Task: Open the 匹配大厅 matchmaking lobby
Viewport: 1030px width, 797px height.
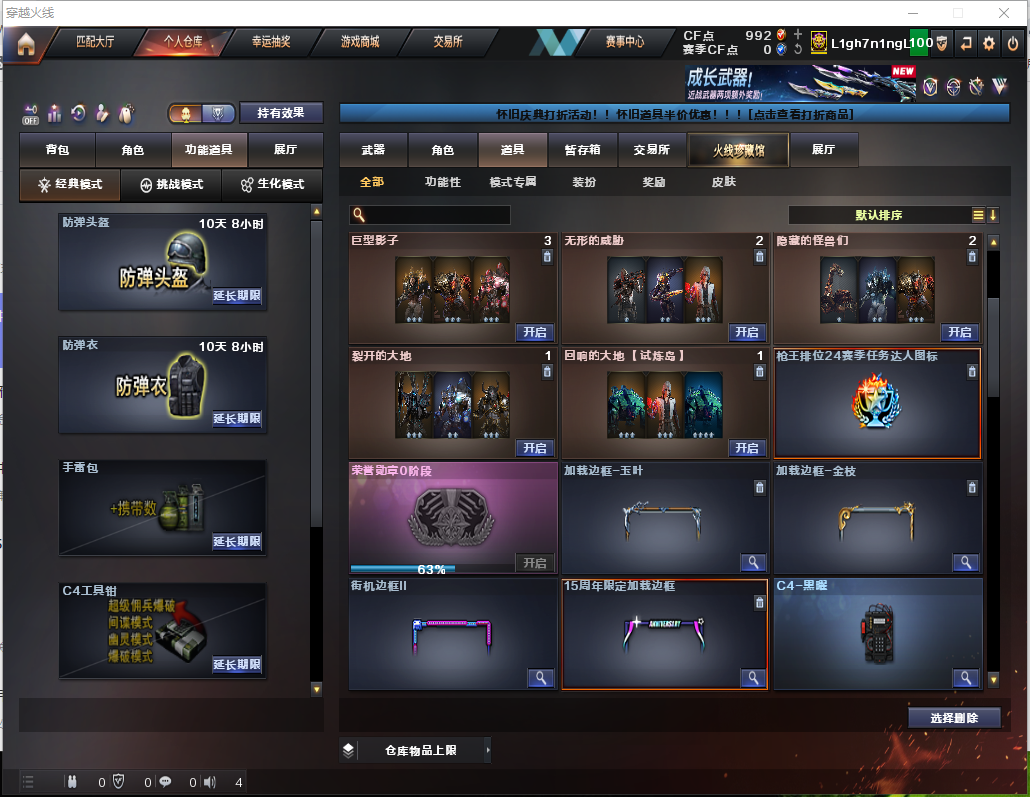Action: click(95, 42)
